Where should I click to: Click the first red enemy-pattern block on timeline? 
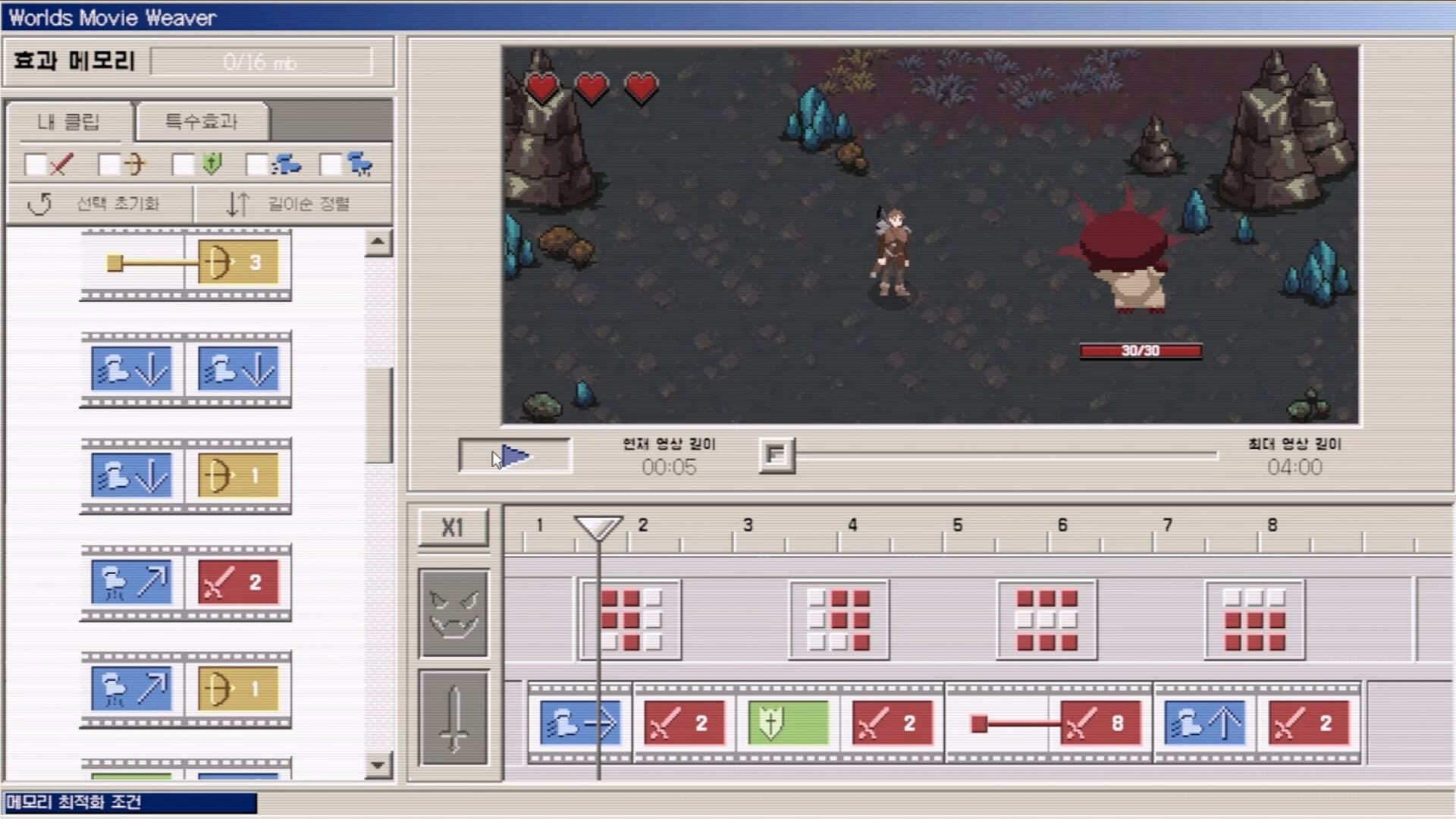point(629,618)
